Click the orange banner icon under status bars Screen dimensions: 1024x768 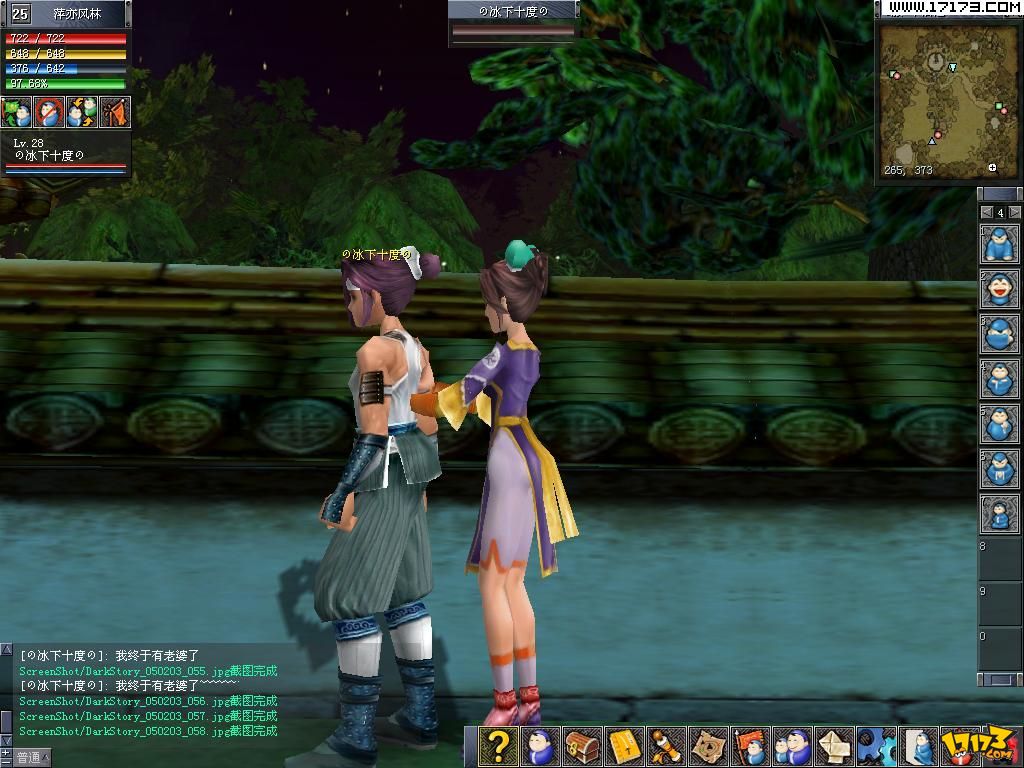point(114,112)
